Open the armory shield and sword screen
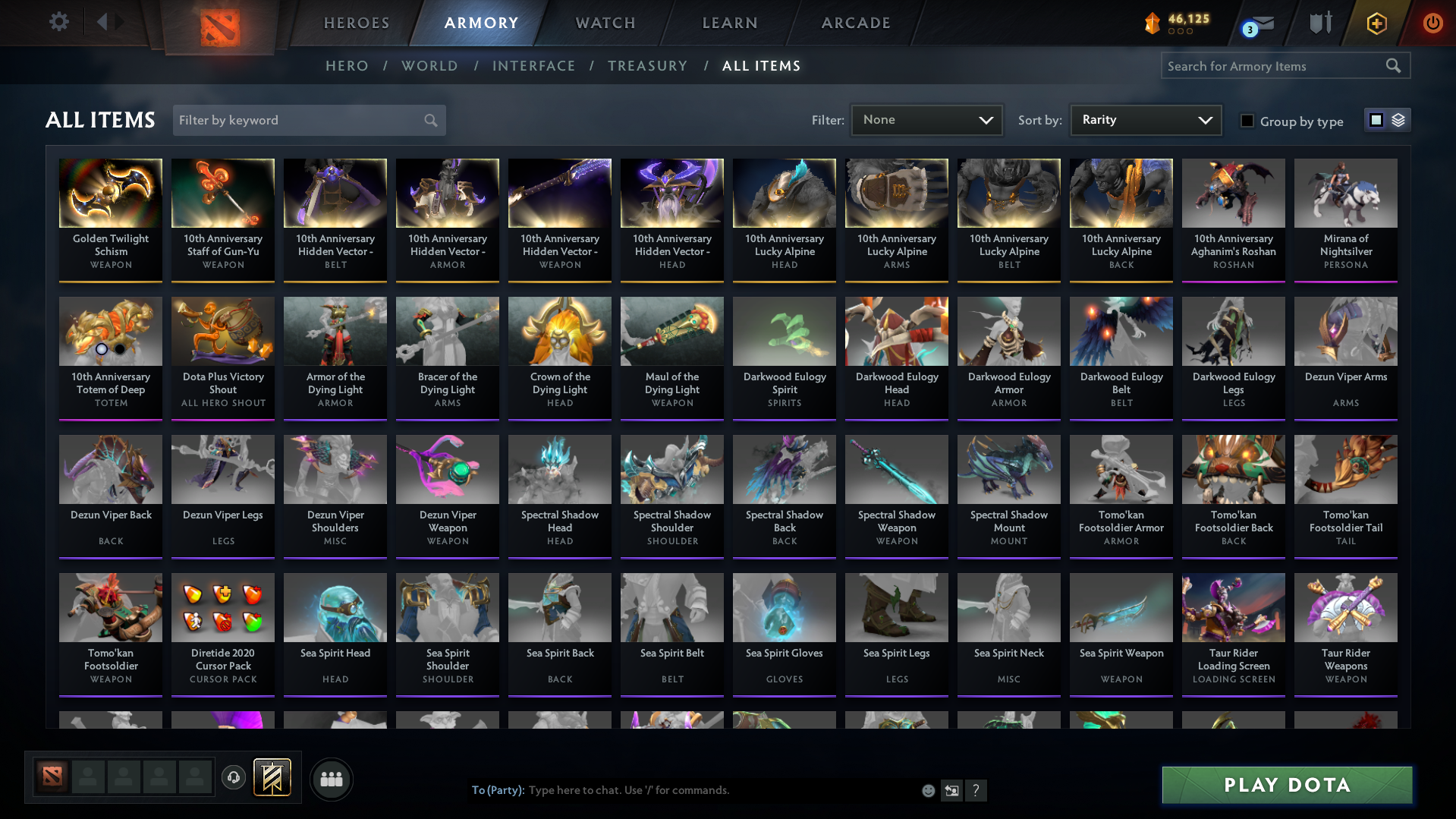Viewport: 1456px width, 819px height. pos(1319,23)
